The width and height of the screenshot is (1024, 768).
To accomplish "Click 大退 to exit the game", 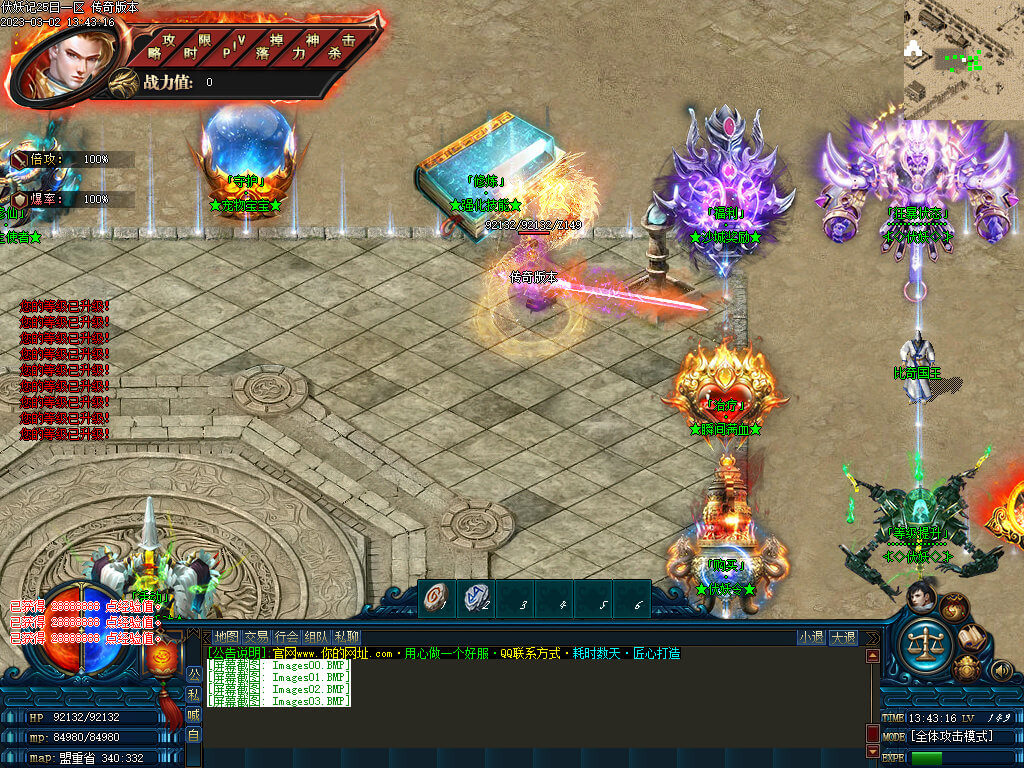I will tap(843, 637).
